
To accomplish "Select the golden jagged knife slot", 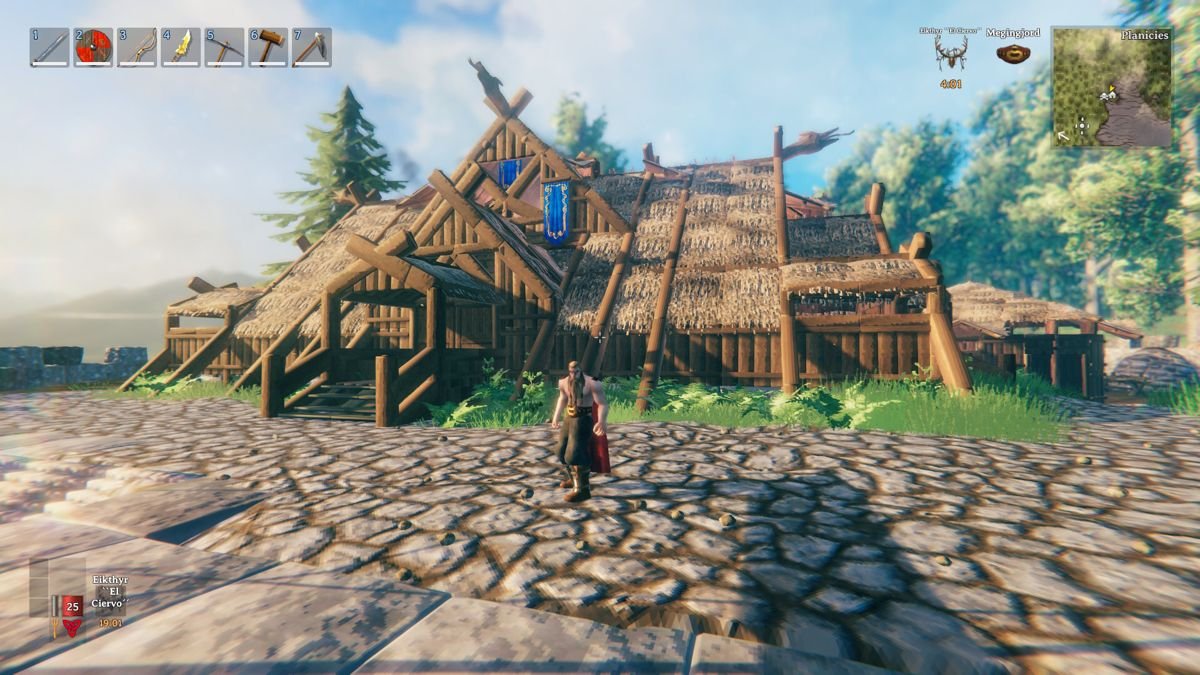I will 181,47.
